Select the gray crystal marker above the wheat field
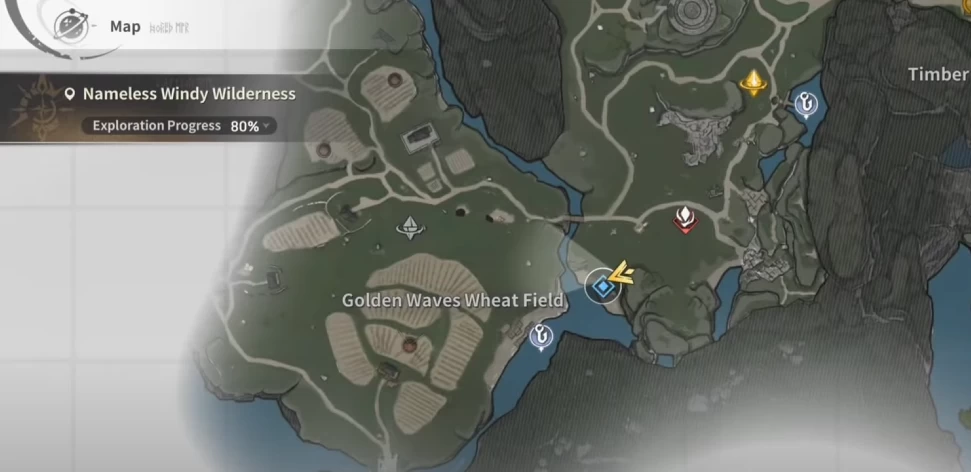Viewport: 971px width, 472px height. click(409, 229)
